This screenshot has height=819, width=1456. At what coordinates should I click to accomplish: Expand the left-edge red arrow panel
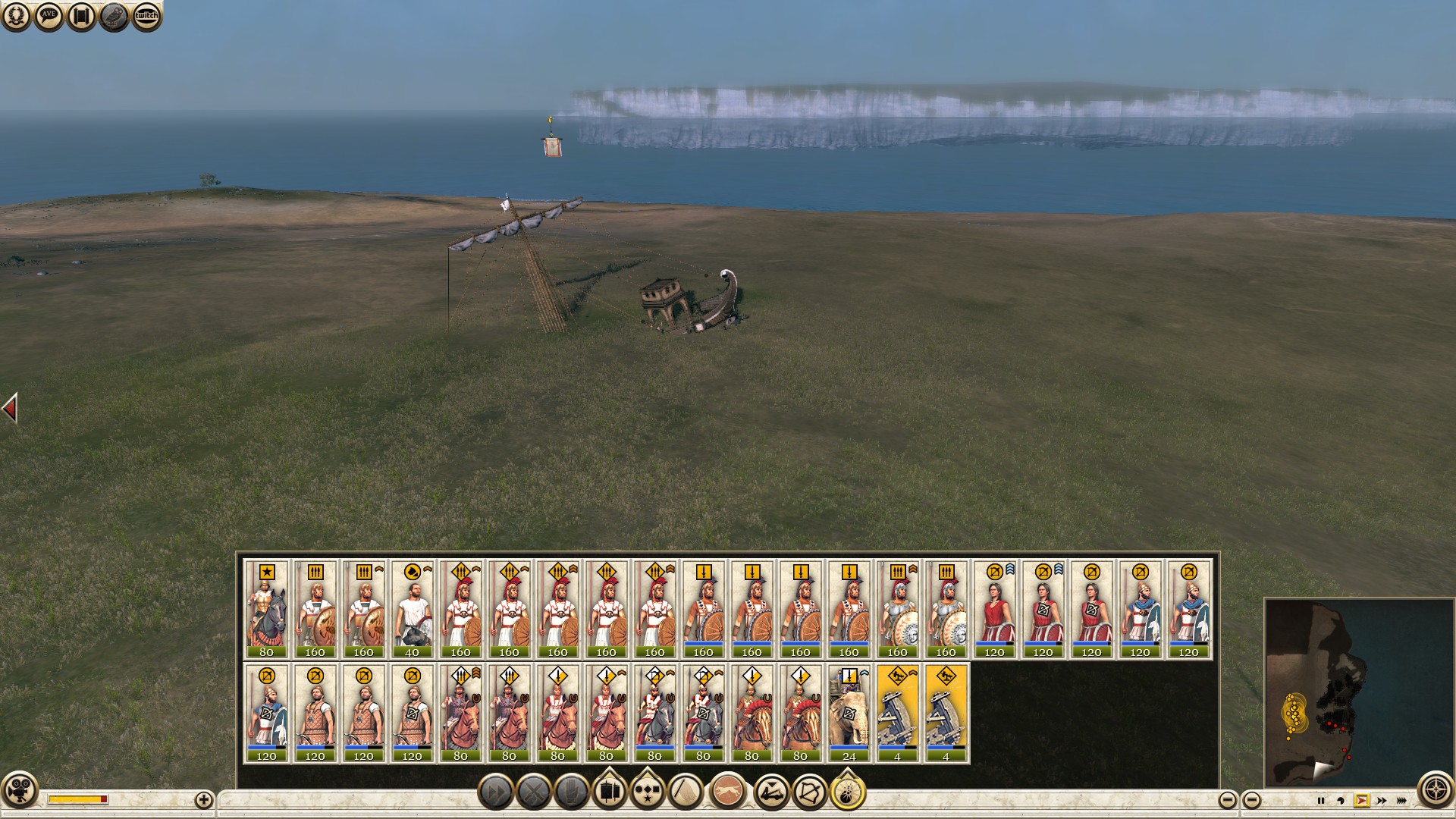coord(10,409)
